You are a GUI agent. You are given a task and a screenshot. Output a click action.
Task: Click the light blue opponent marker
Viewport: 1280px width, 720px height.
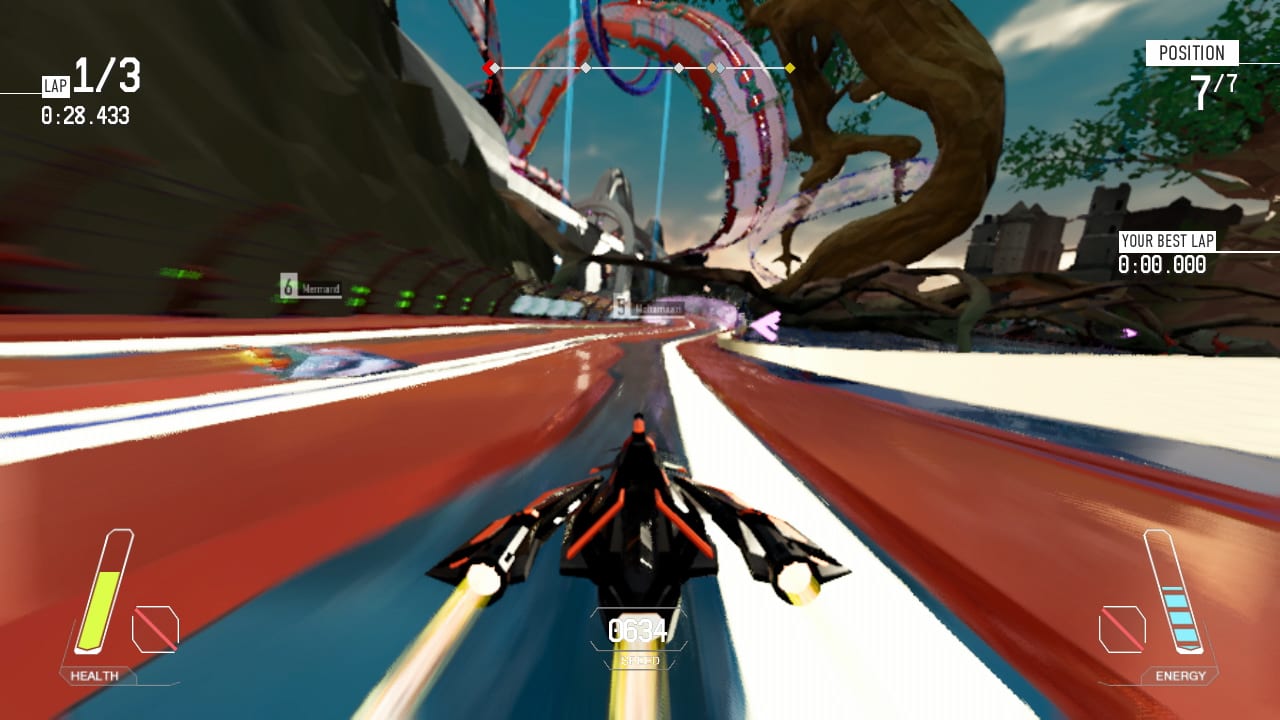(722, 67)
